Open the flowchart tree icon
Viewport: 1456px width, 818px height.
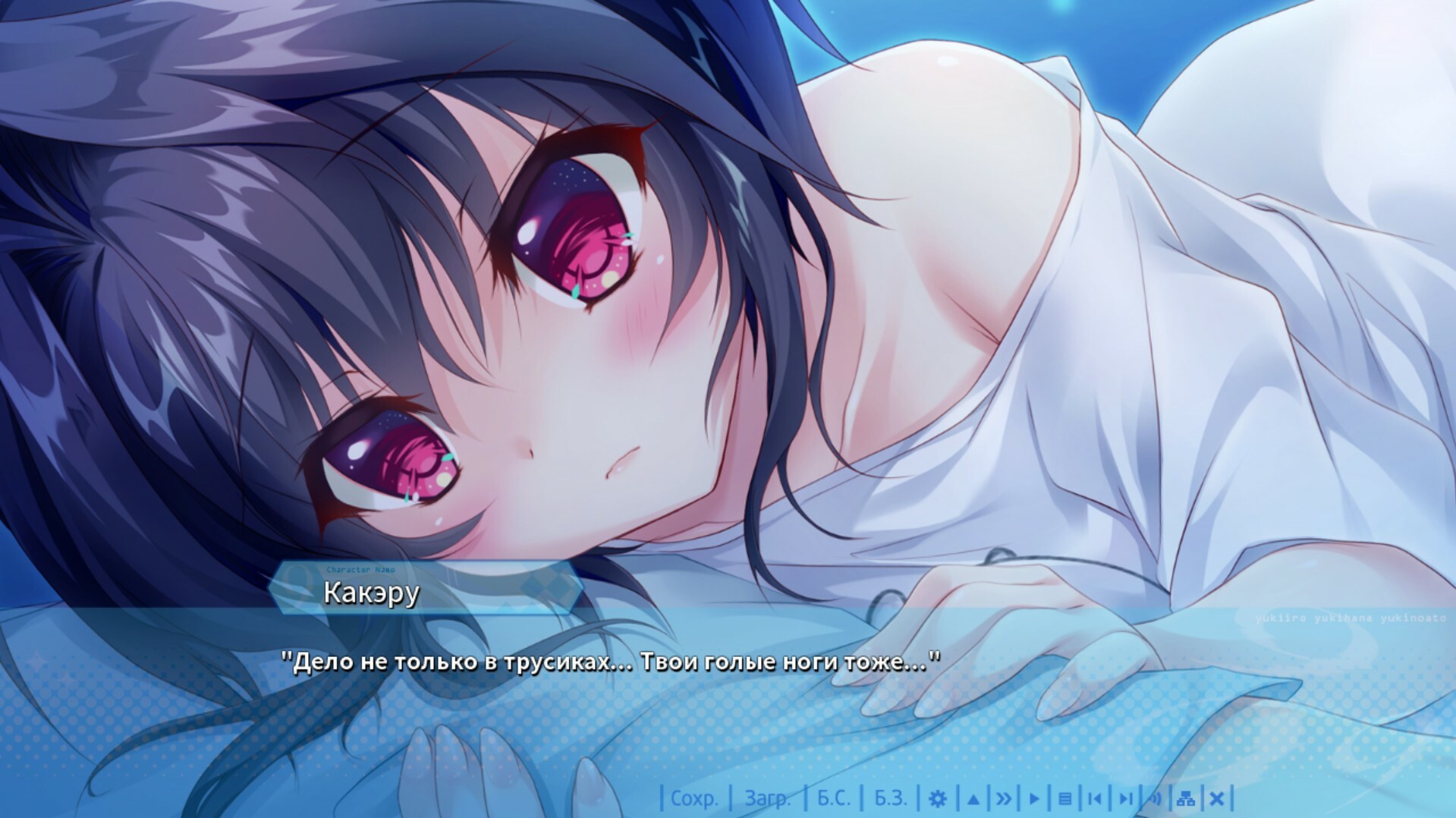(1186, 798)
